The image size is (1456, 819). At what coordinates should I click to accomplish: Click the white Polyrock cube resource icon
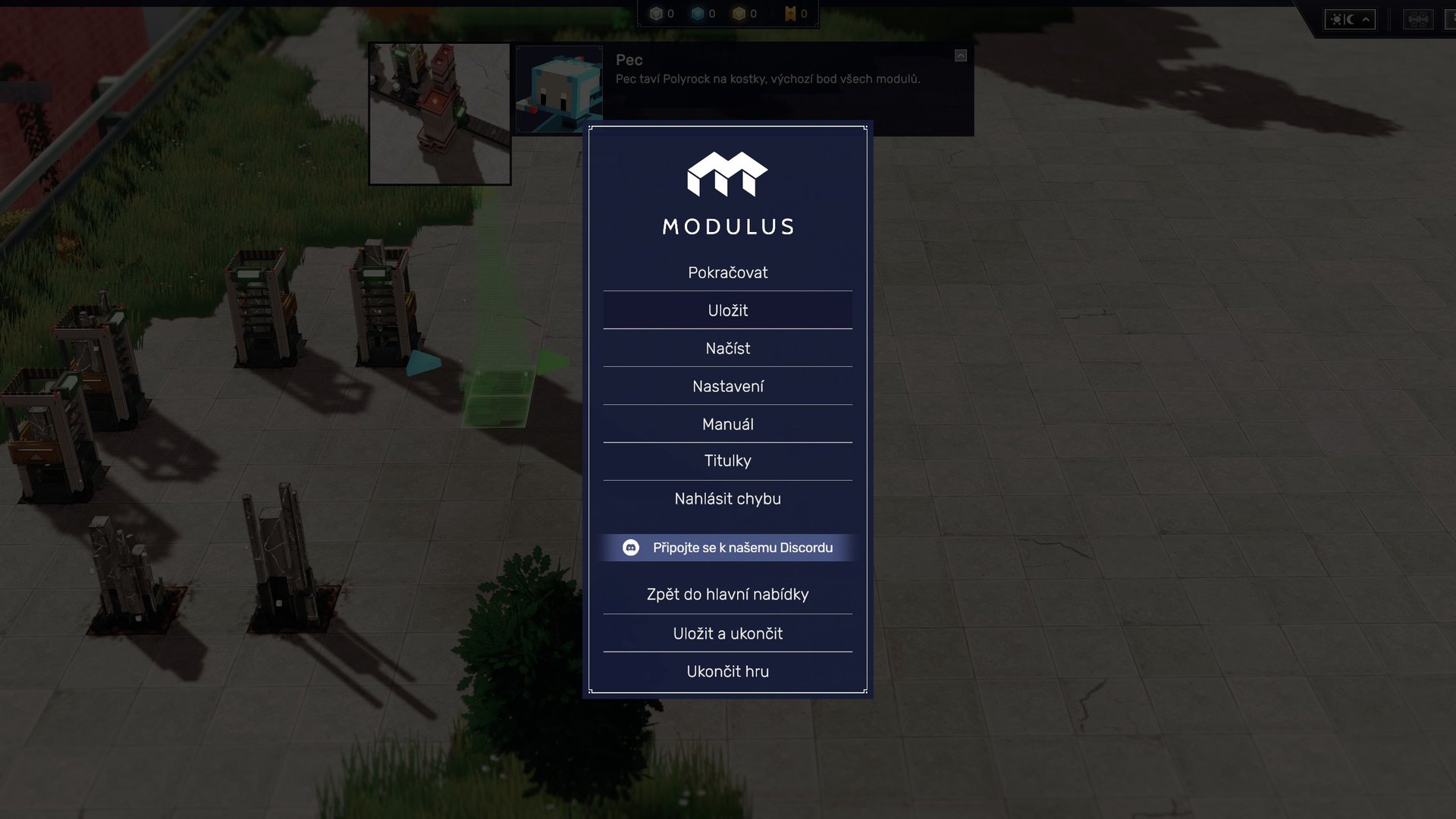coord(654,13)
